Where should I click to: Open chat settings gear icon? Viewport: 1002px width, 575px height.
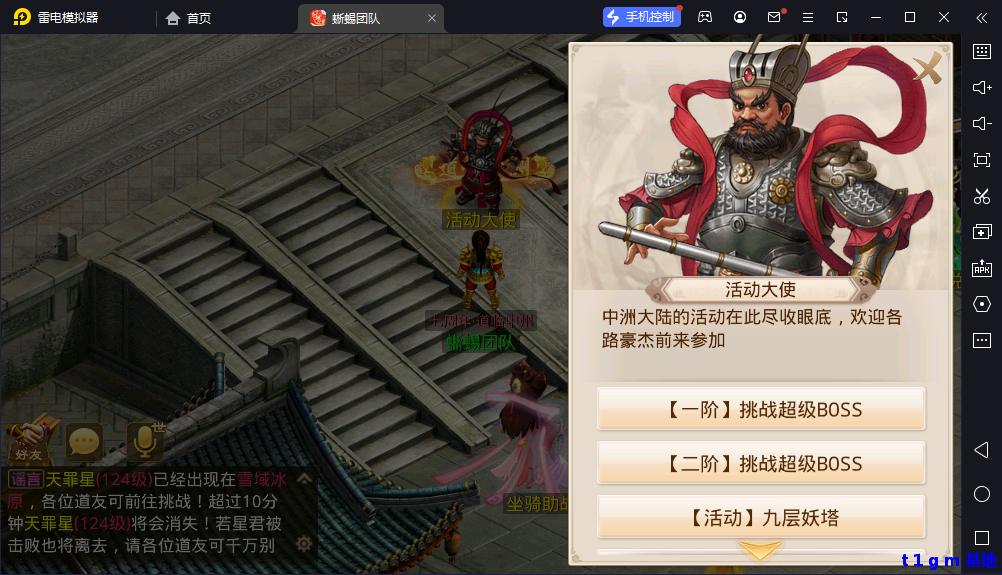tap(304, 544)
